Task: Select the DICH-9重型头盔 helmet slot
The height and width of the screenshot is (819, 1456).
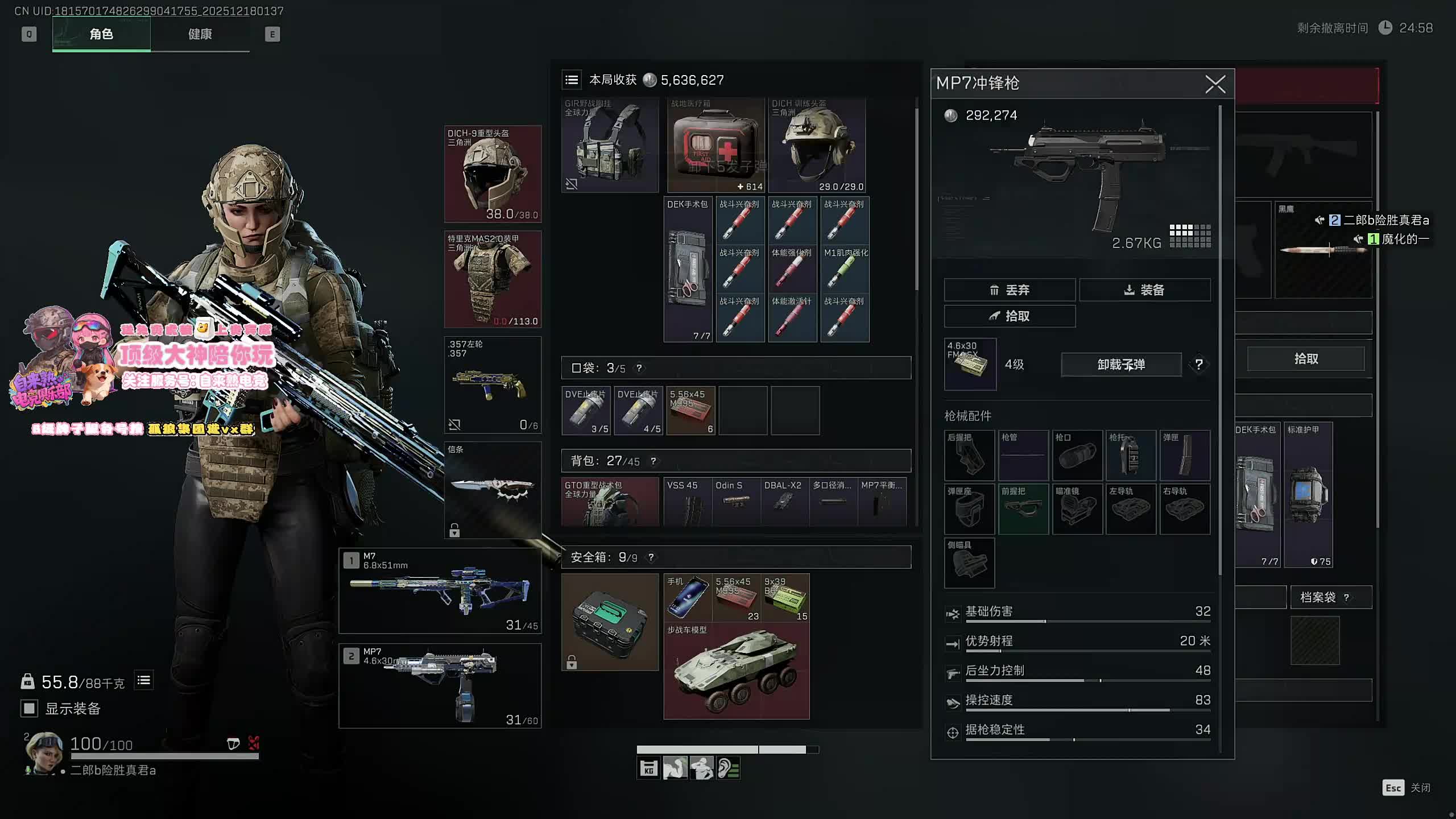Action: (x=493, y=174)
